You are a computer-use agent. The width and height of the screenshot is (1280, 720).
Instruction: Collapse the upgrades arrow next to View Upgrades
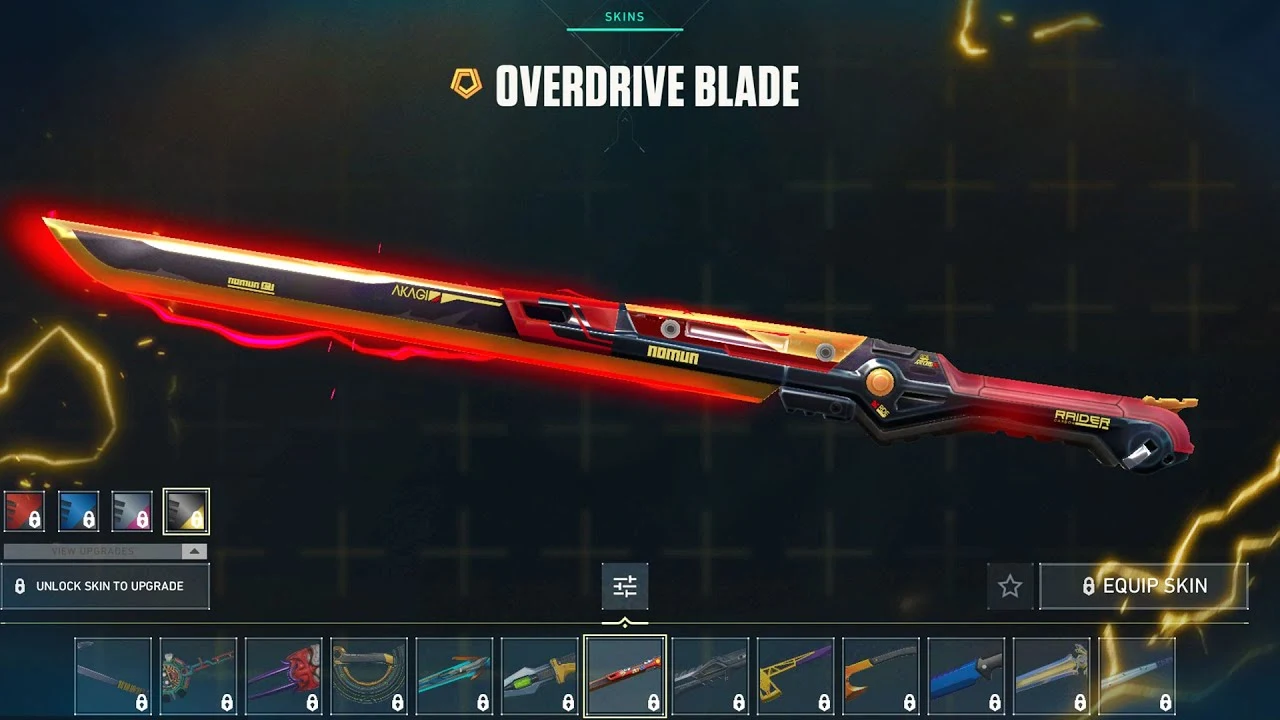[x=194, y=551]
